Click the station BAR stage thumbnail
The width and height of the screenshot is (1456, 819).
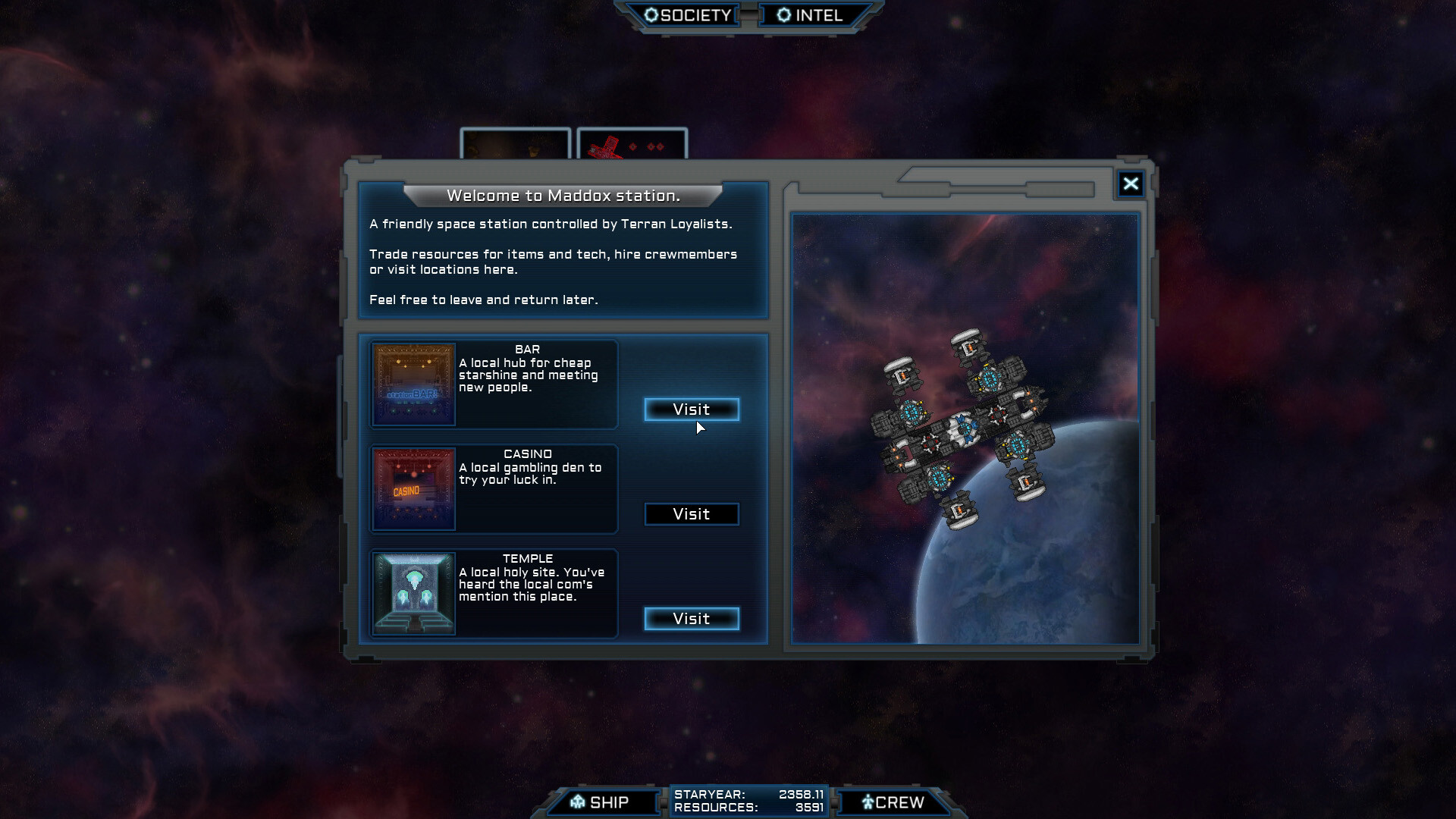point(413,384)
